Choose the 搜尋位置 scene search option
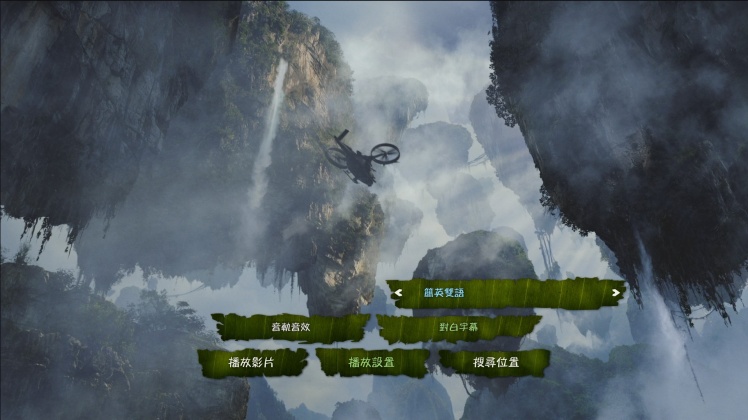Image resolution: width=748 pixels, height=420 pixels. click(x=495, y=362)
